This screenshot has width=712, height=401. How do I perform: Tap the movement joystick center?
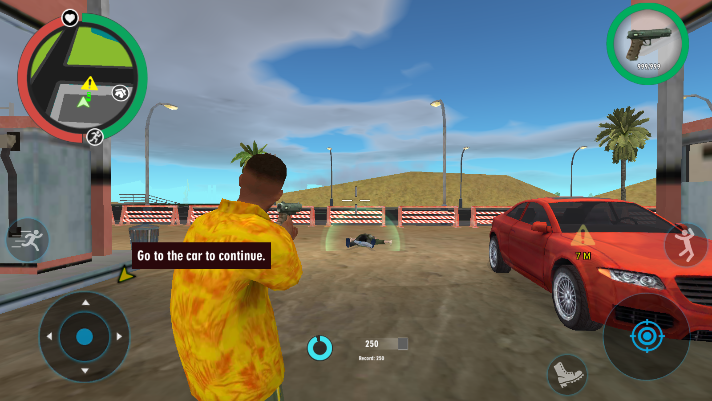click(x=84, y=336)
